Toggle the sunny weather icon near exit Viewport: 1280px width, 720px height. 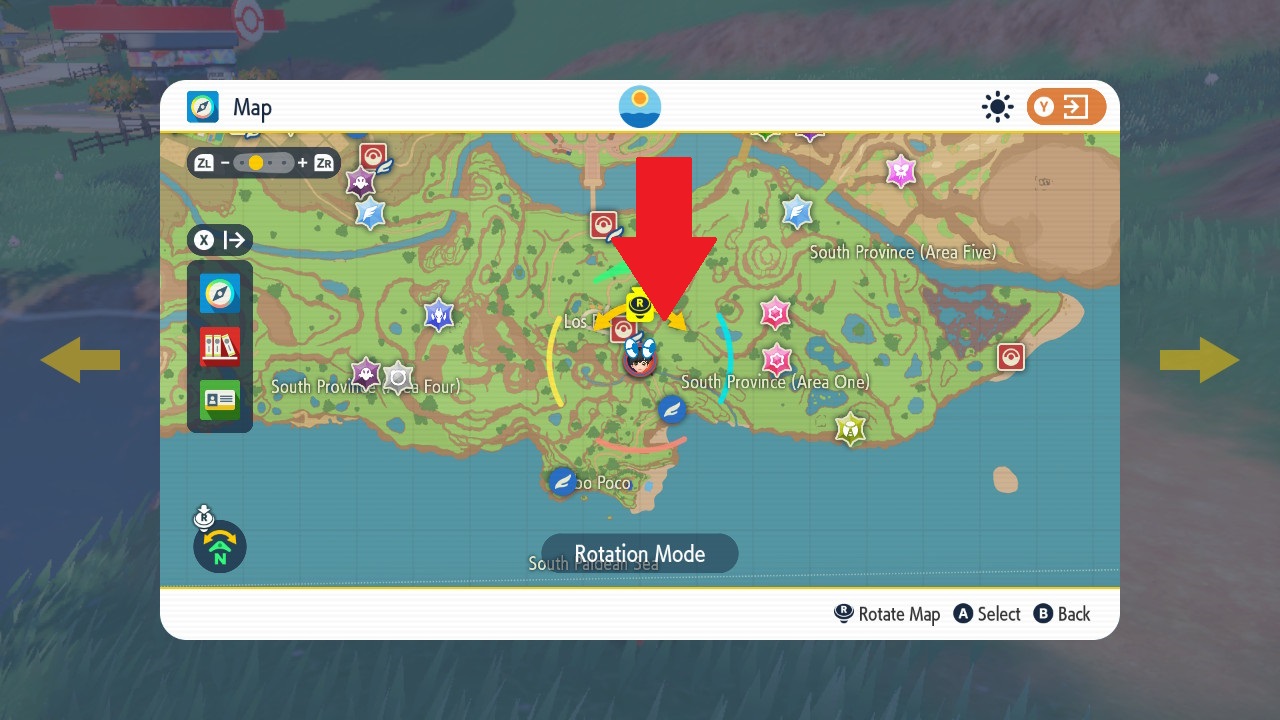coord(997,107)
